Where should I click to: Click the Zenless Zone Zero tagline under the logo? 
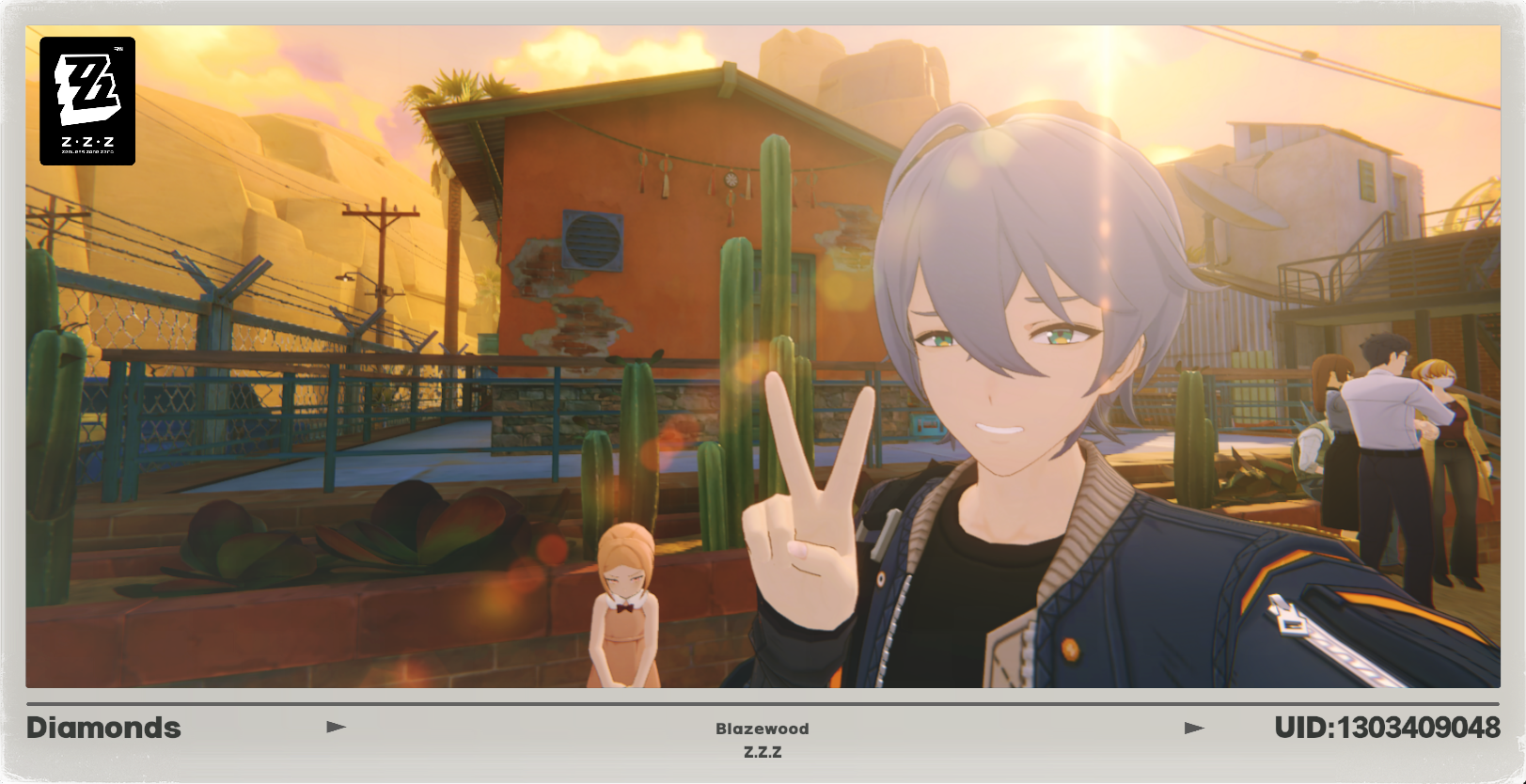(87, 150)
